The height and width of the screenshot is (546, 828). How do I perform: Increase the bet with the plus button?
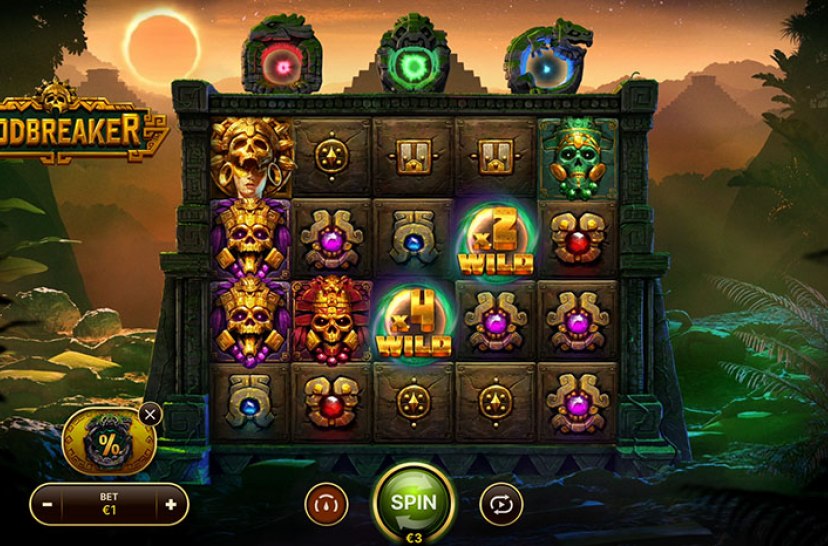170,505
